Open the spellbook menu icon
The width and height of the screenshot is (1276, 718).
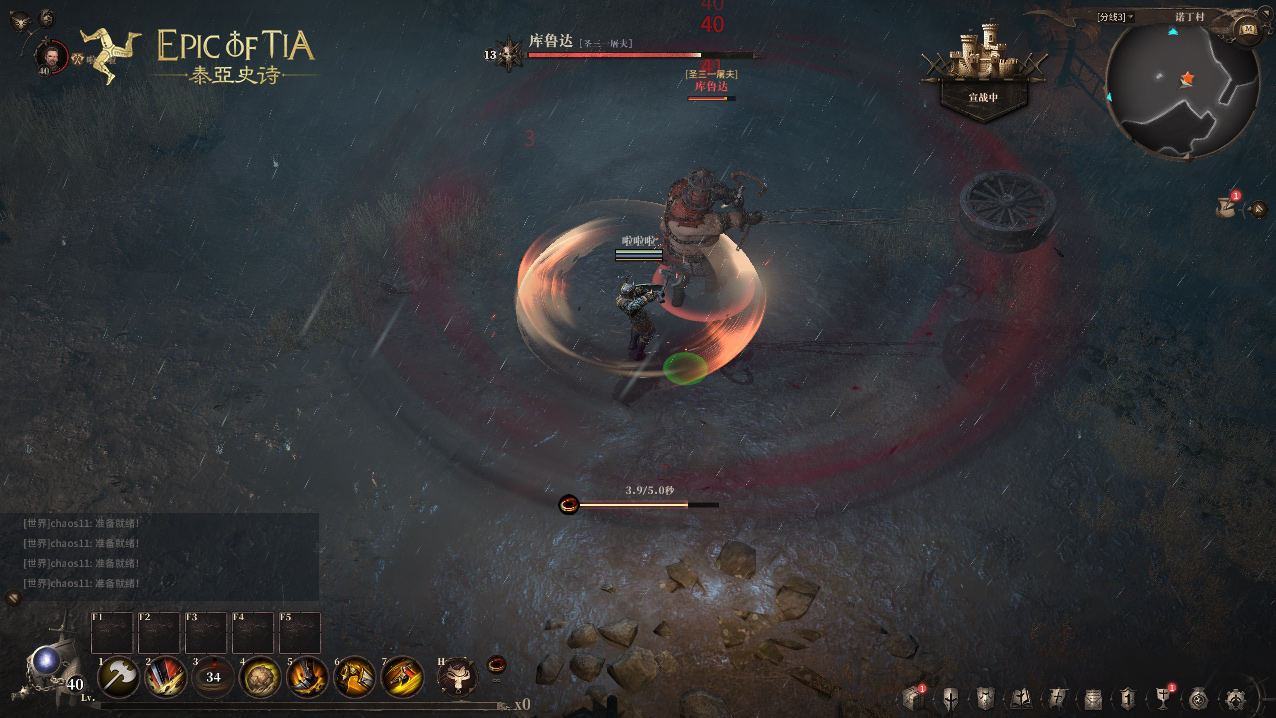[x=1021, y=698]
